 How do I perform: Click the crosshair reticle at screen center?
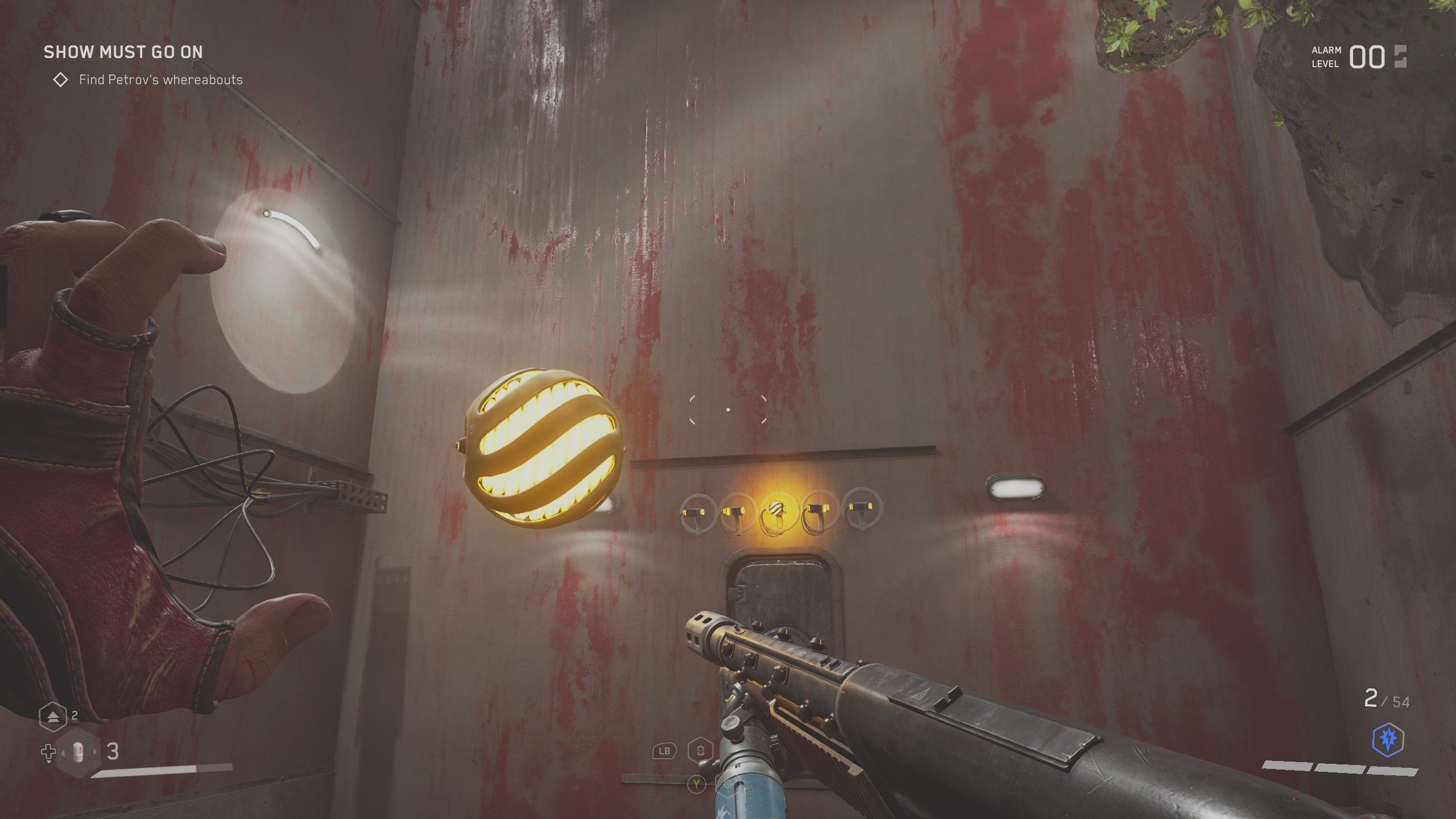728,409
